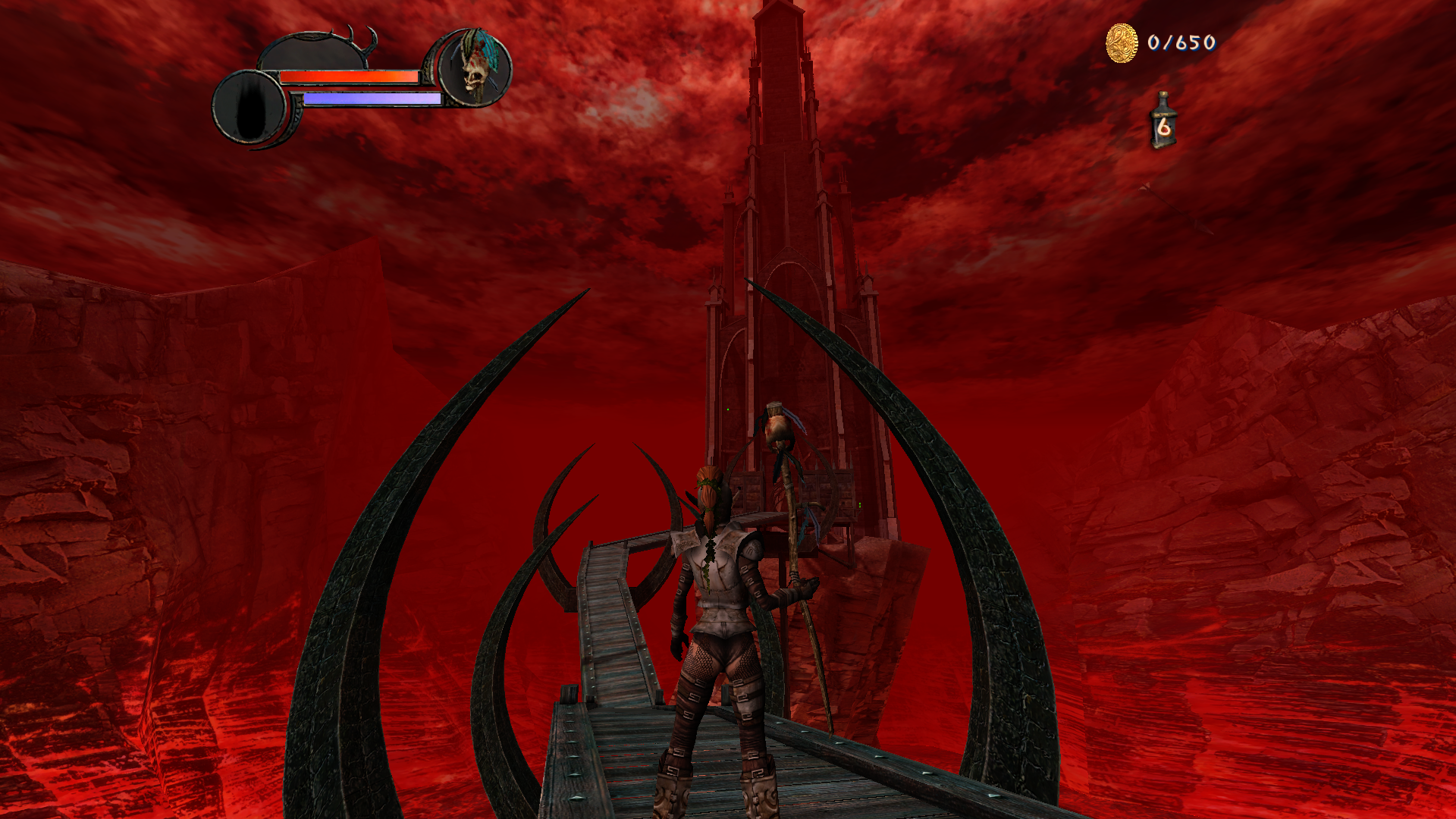This screenshot has width=1456, height=819.
Task: Click the gold coin icon
Action: [x=1122, y=42]
